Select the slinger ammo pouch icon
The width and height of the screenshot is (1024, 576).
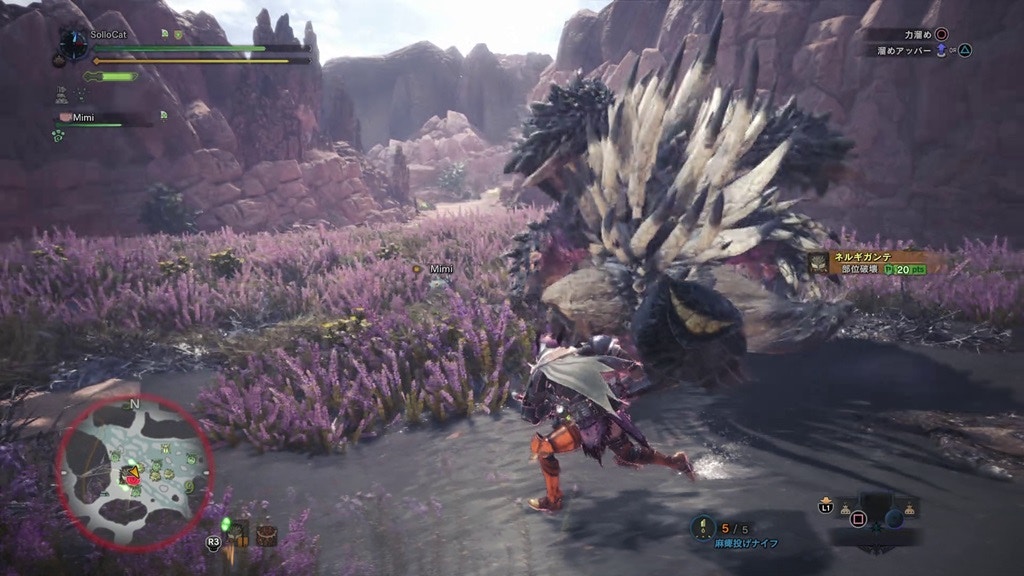(x=238, y=534)
